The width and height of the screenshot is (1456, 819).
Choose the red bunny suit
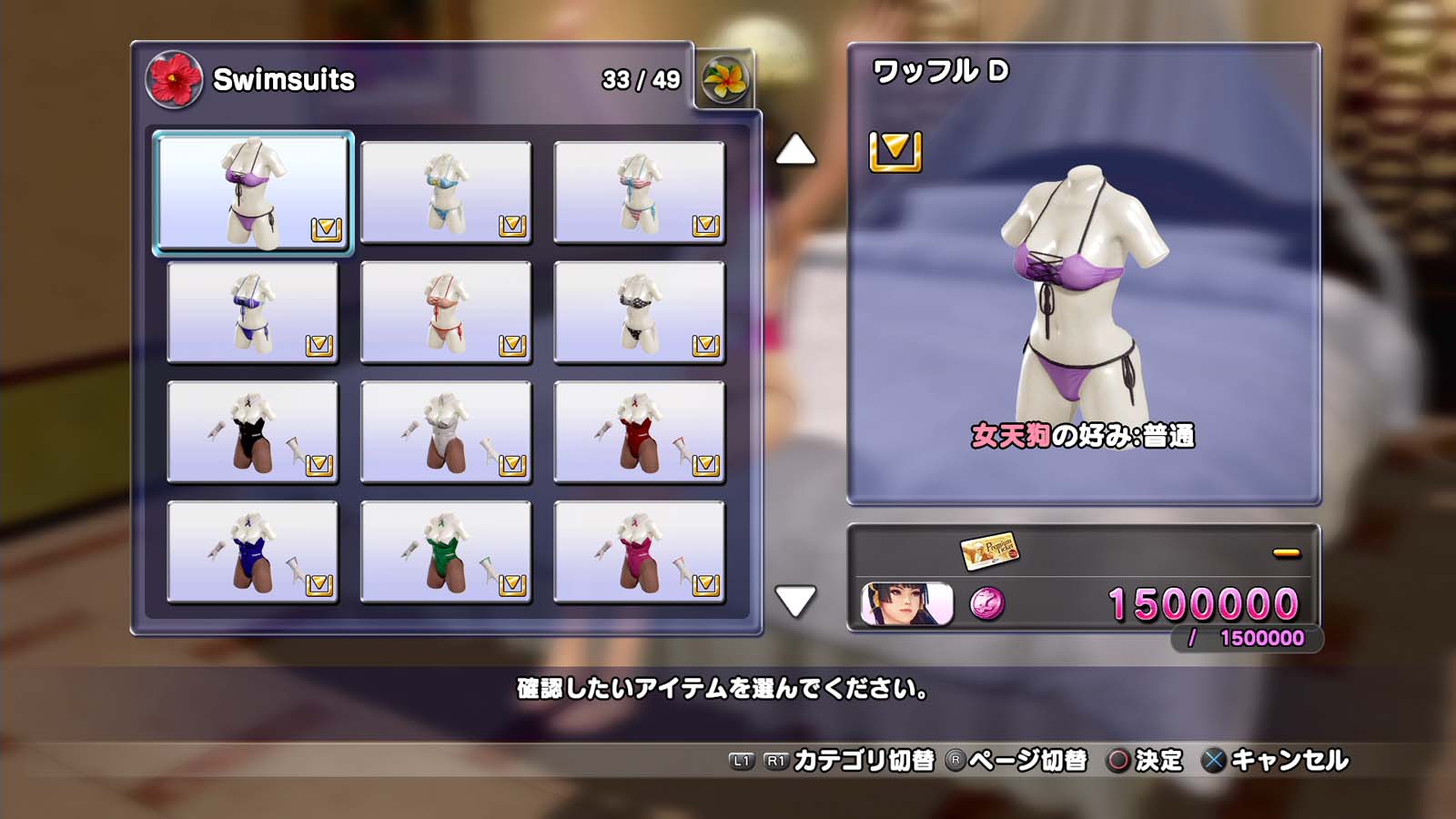[x=639, y=432]
